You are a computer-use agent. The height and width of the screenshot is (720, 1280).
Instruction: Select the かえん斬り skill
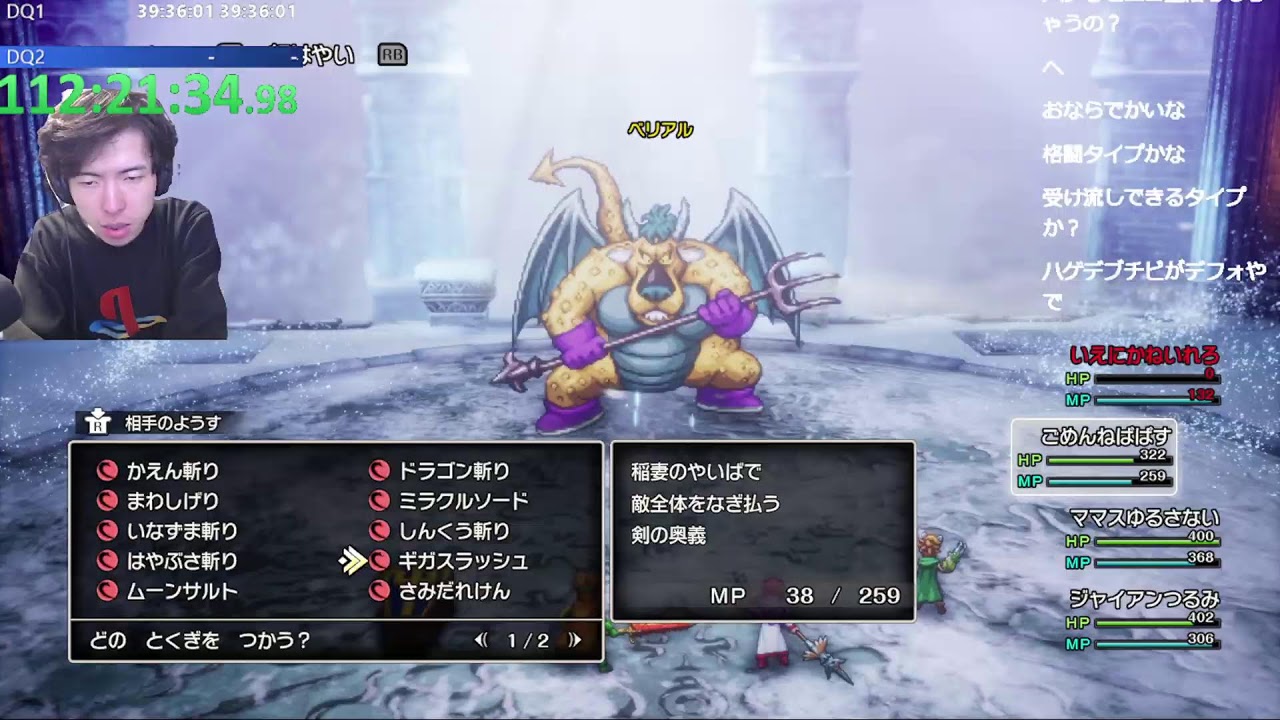[172, 471]
